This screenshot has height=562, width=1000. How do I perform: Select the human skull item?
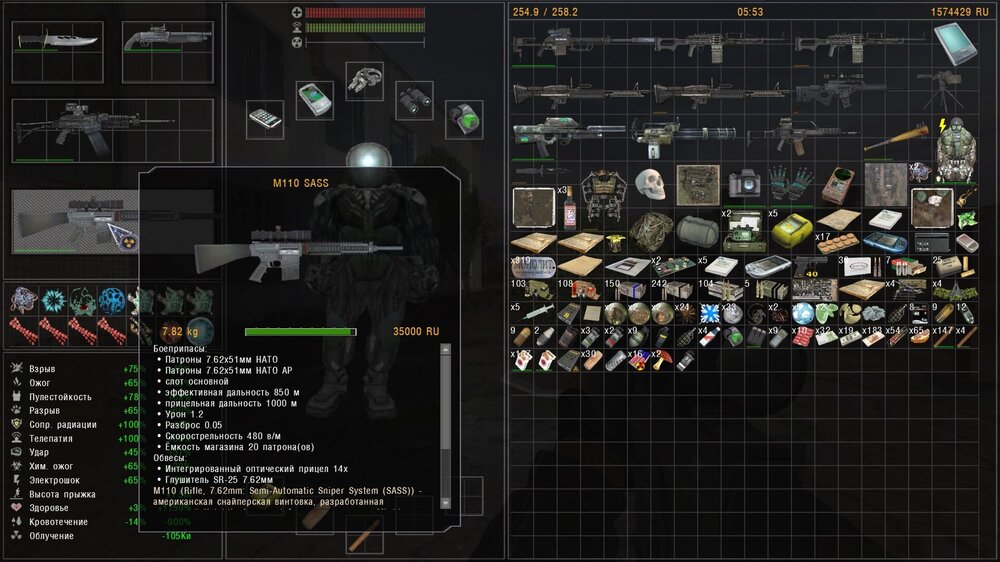[x=649, y=184]
